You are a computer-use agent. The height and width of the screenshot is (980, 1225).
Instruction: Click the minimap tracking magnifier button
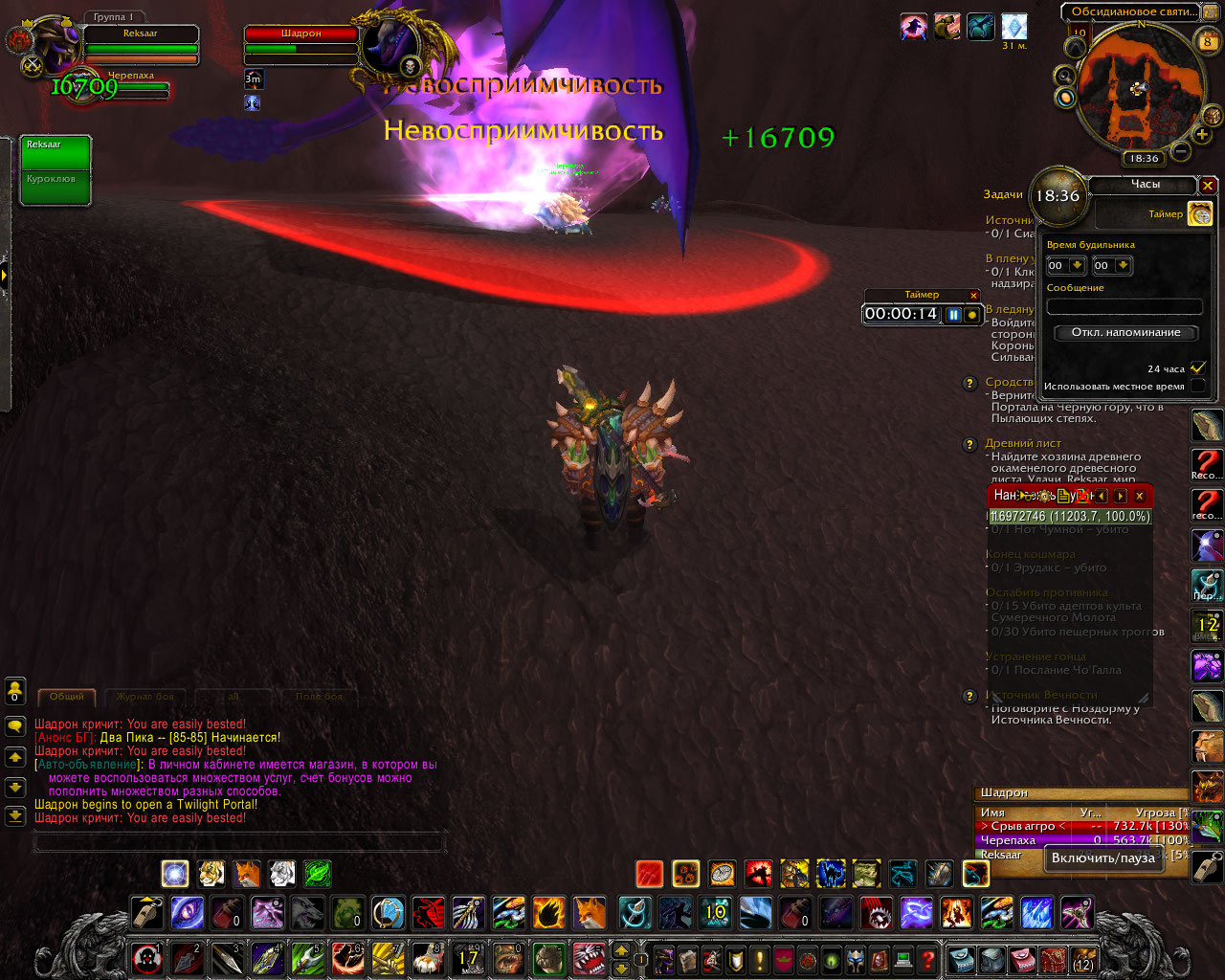pyautogui.click(x=1063, y=76)
